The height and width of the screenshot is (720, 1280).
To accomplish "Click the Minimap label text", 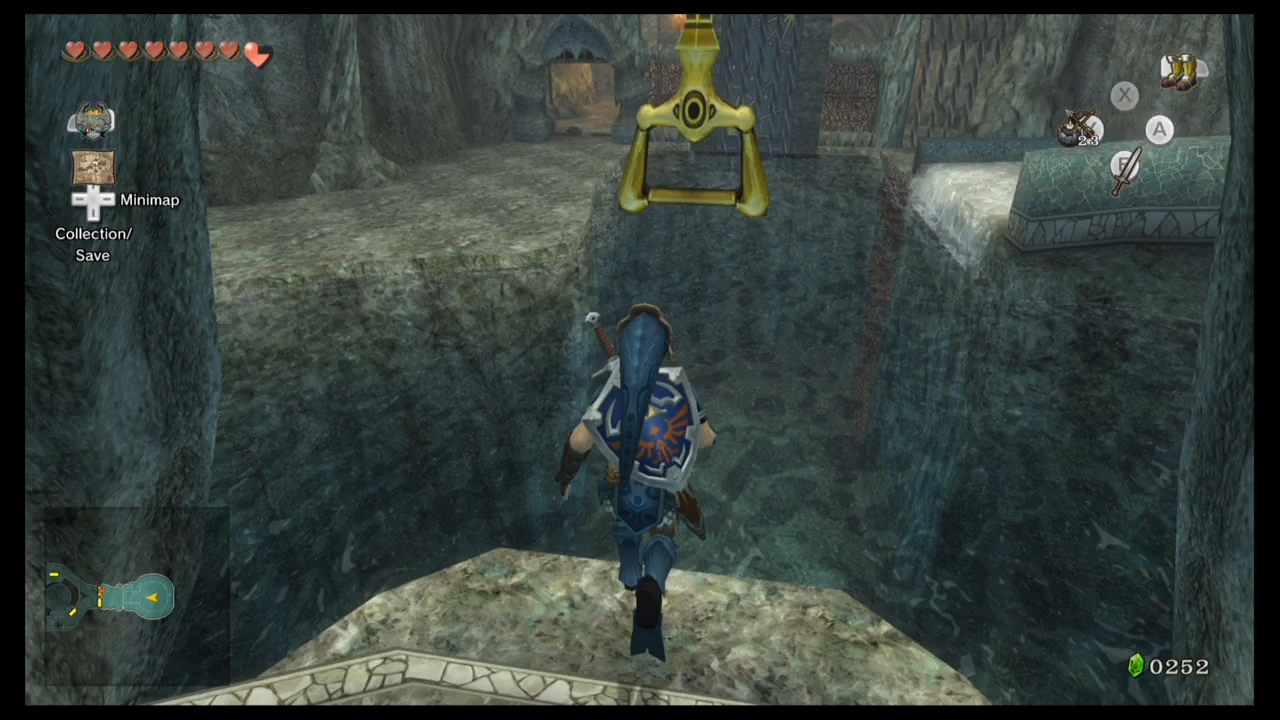I will (149, 200).
